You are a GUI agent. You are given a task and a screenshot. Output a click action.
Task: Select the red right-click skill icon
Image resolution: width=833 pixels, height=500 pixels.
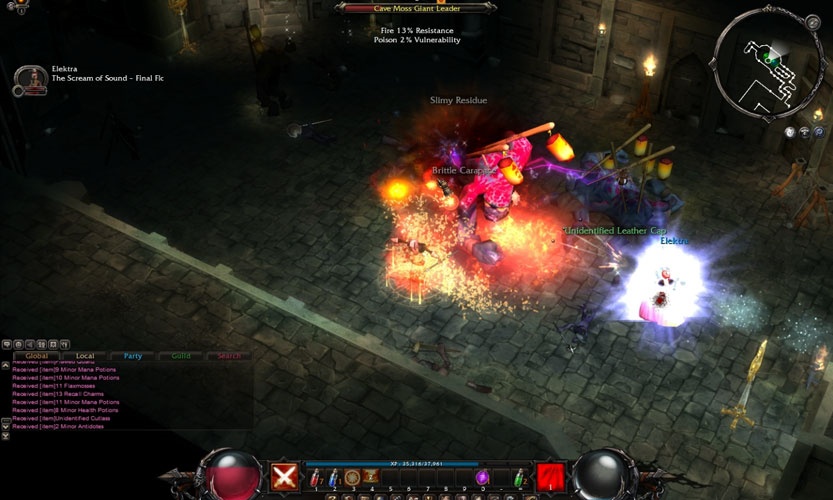(550, 477)
